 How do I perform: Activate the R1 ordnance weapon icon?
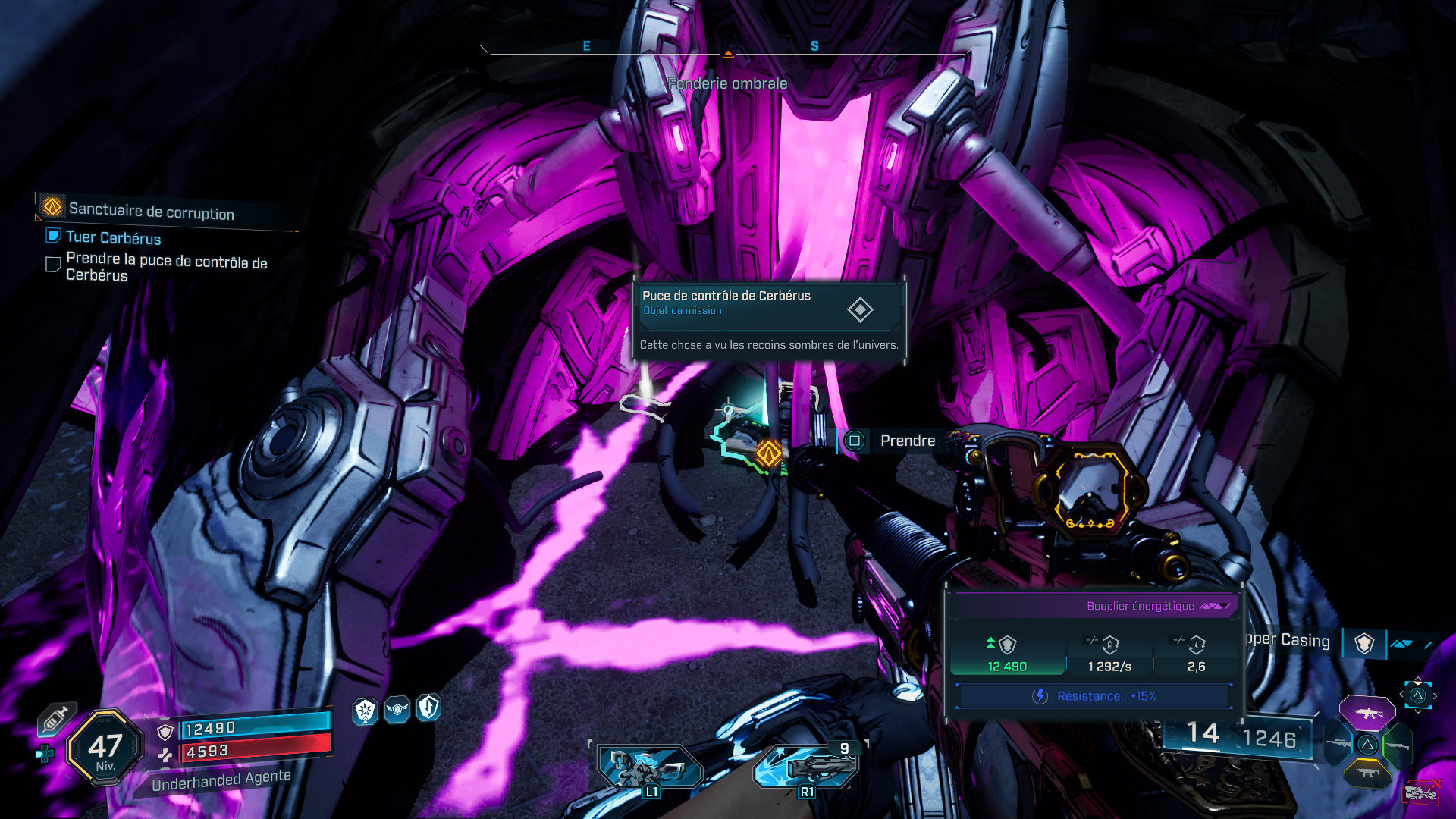click(807, 767)
